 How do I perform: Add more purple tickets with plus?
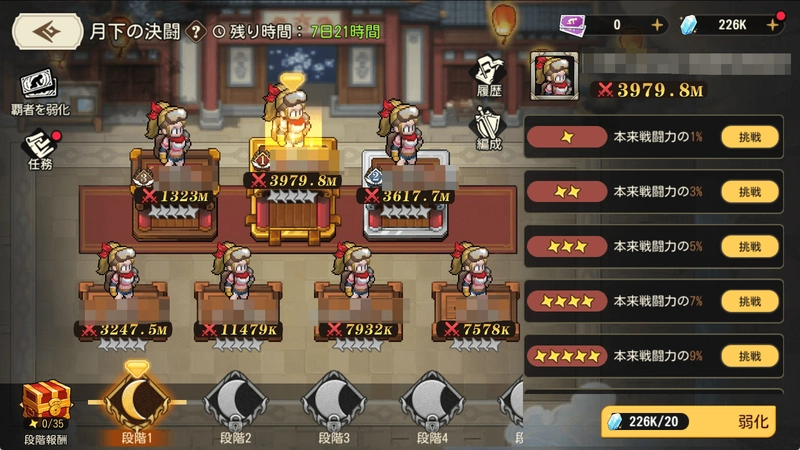pyautogui.click(x=656, y=25)
